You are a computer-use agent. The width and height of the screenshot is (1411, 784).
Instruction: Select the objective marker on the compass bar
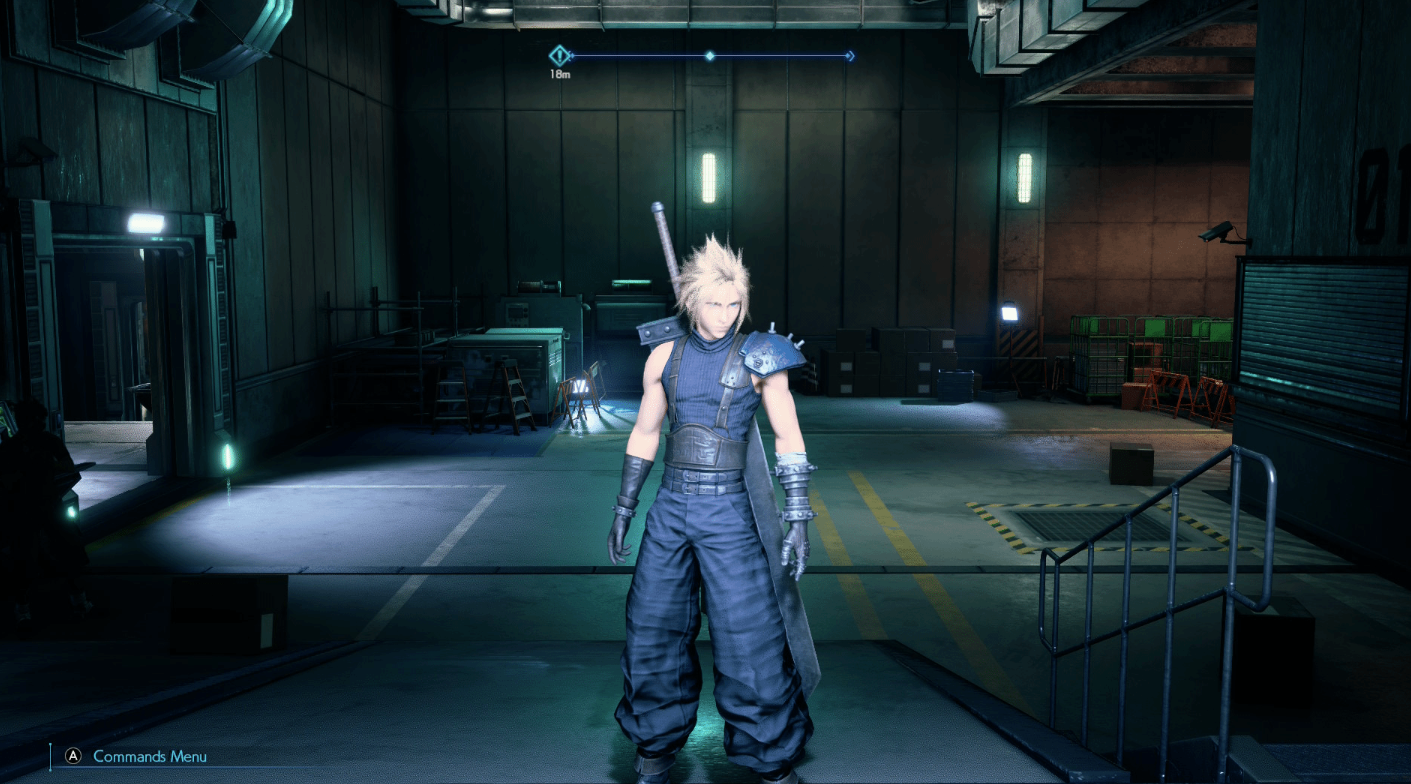pyautogui.click(x=560, y=56)
